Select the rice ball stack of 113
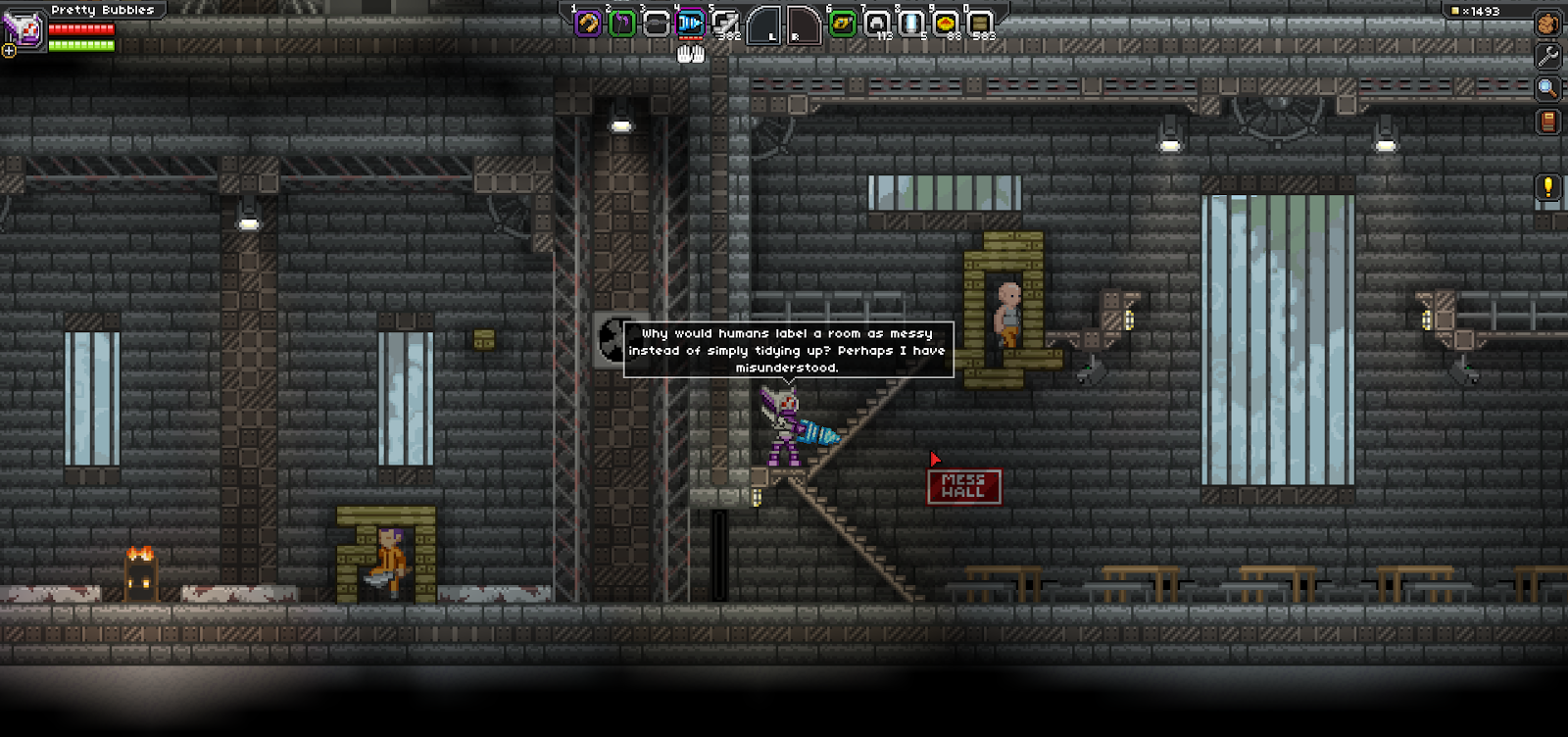 (x=877, y=23)
